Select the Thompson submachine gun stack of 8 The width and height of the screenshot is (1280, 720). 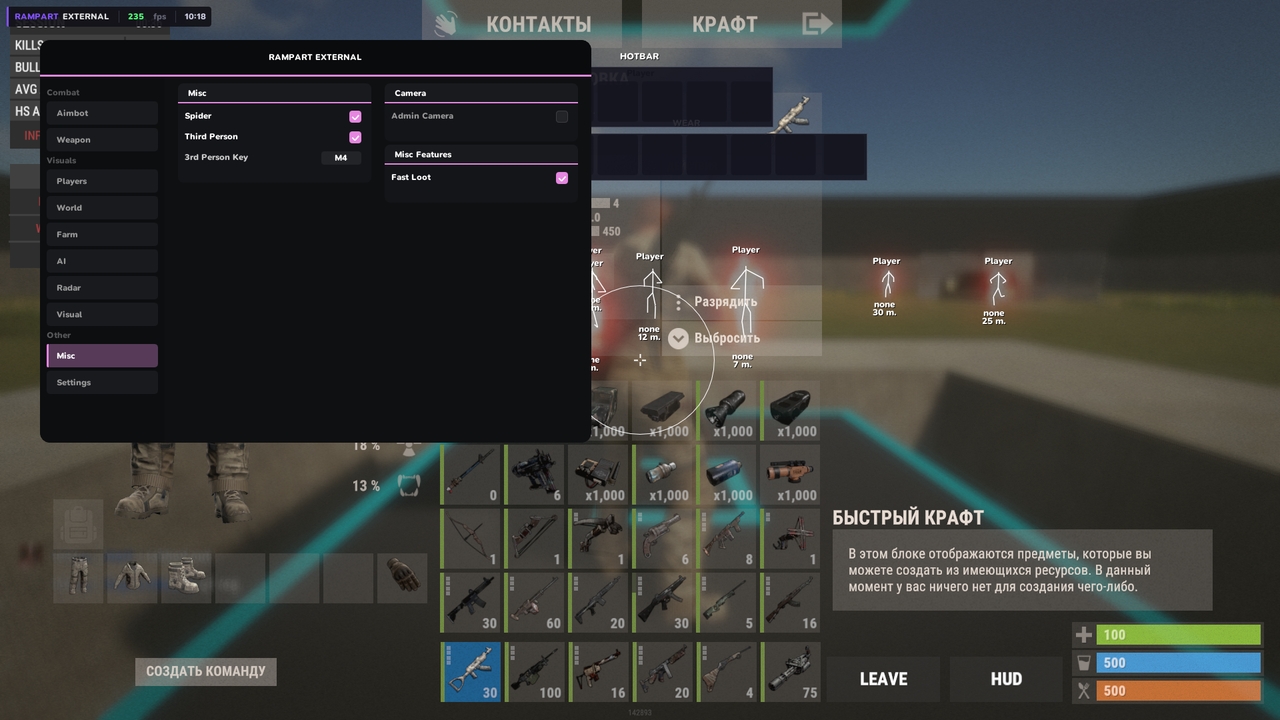tap(727, 537)
